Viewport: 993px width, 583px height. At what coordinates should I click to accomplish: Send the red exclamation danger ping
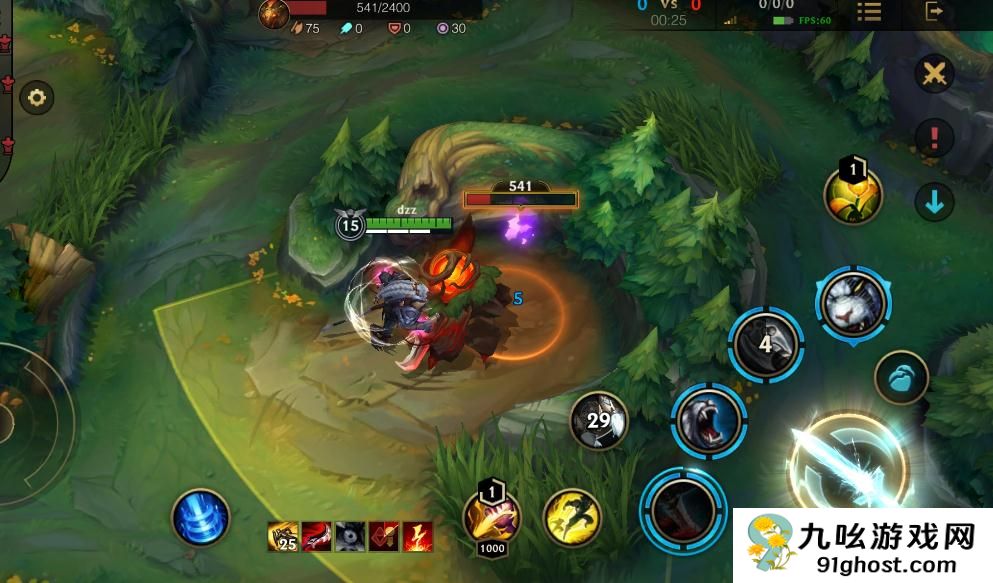[x=934, y=137]
